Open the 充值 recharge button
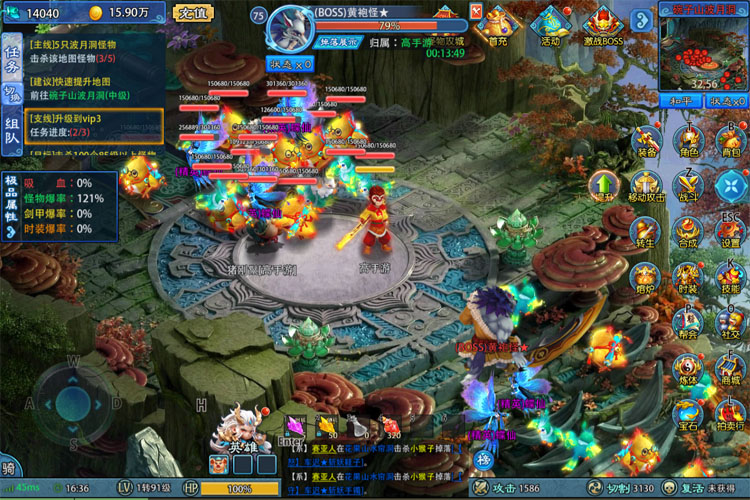The height and width of the screenshot is (500, 750). (192, 13)
